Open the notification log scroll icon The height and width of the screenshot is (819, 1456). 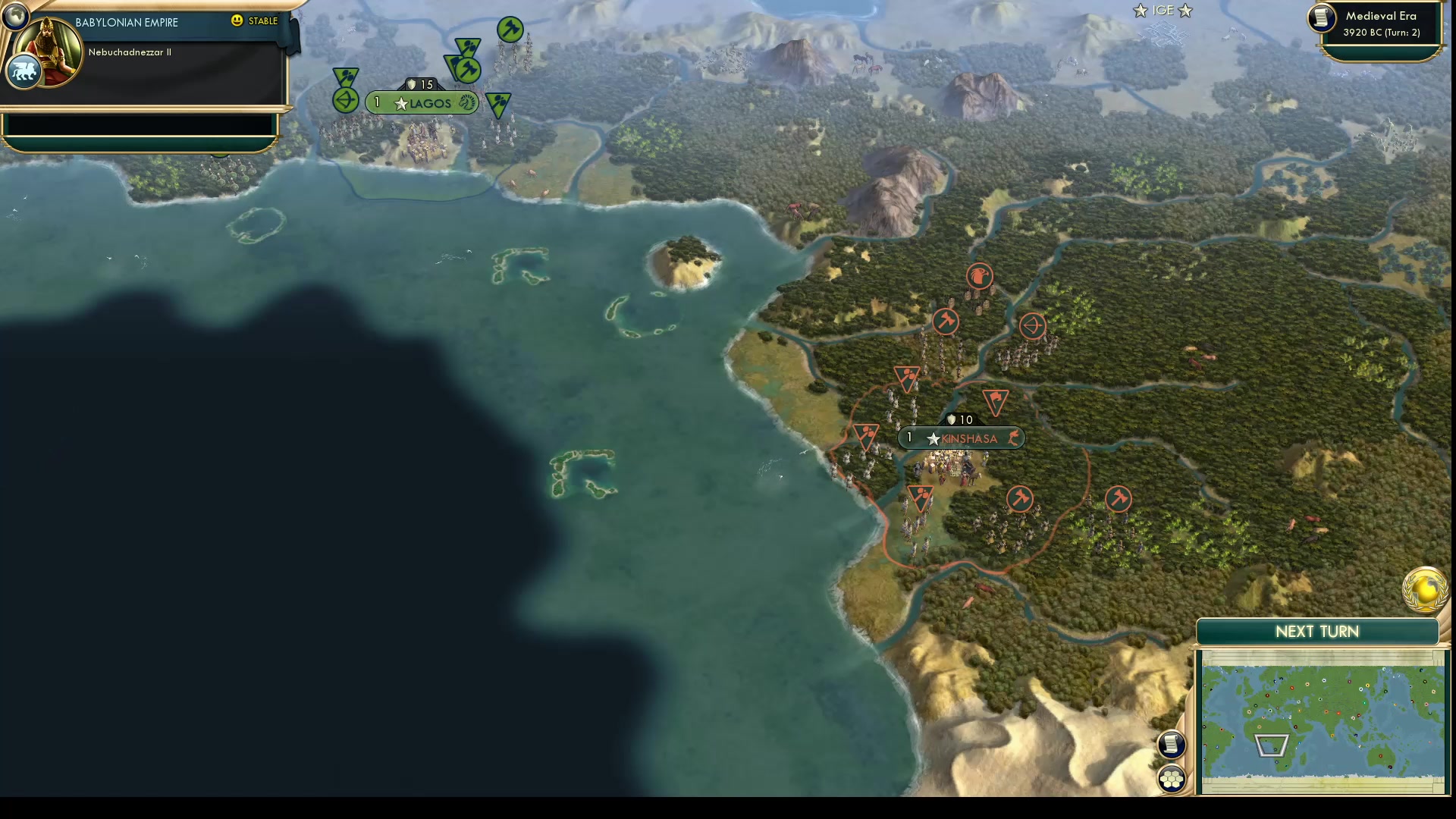pyautogui.click(x=1172, y=745)
